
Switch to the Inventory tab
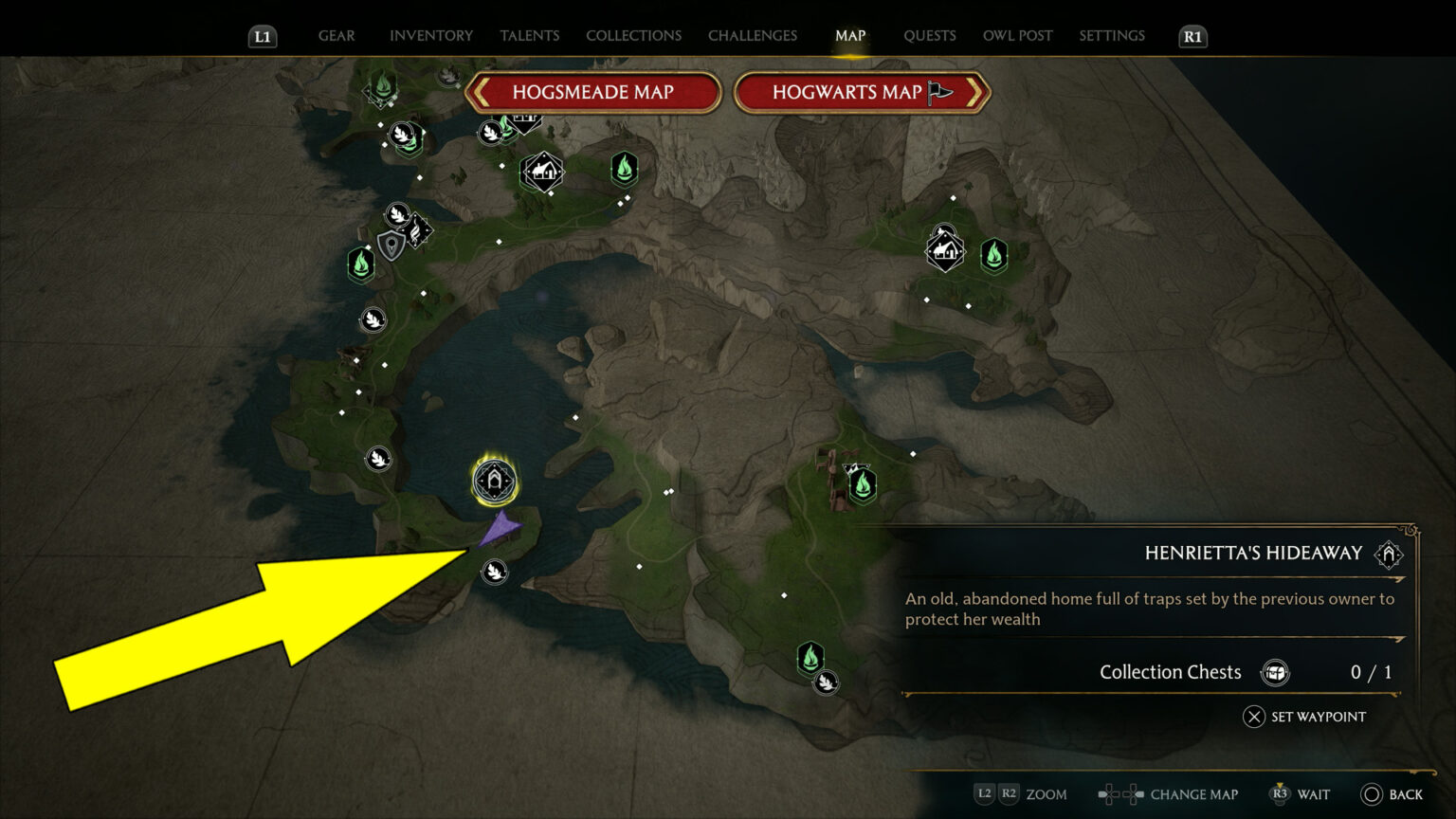pos(430,36)
